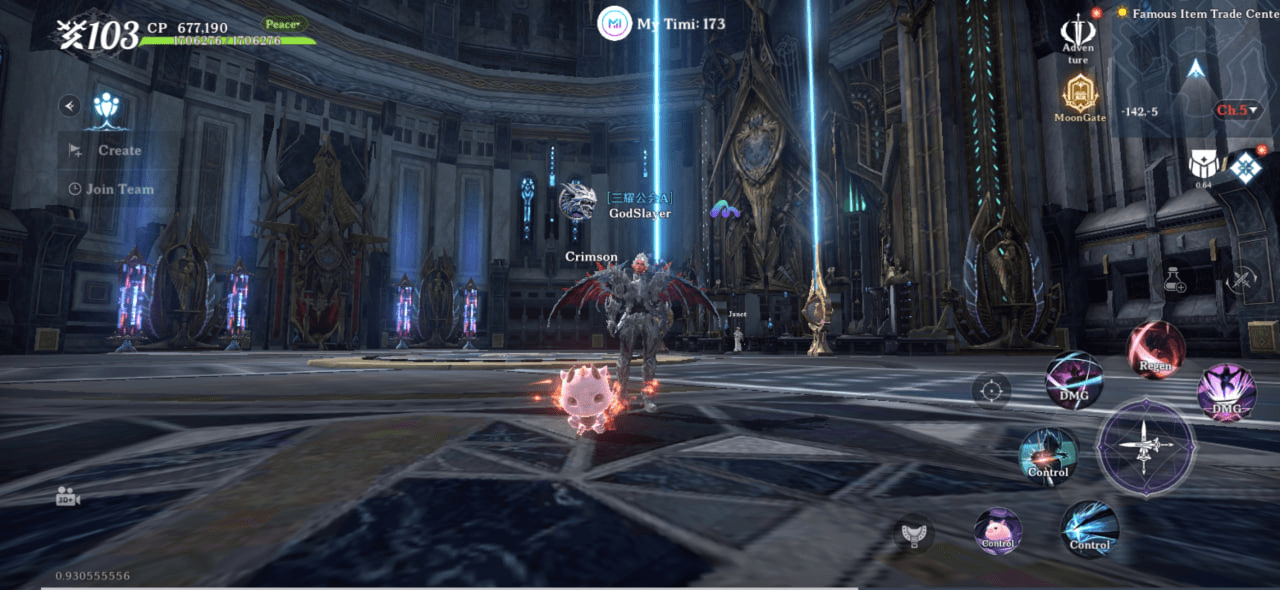Open the bag inventory icon
This screenshot has width=1280, height=590.
point(1203,164)
